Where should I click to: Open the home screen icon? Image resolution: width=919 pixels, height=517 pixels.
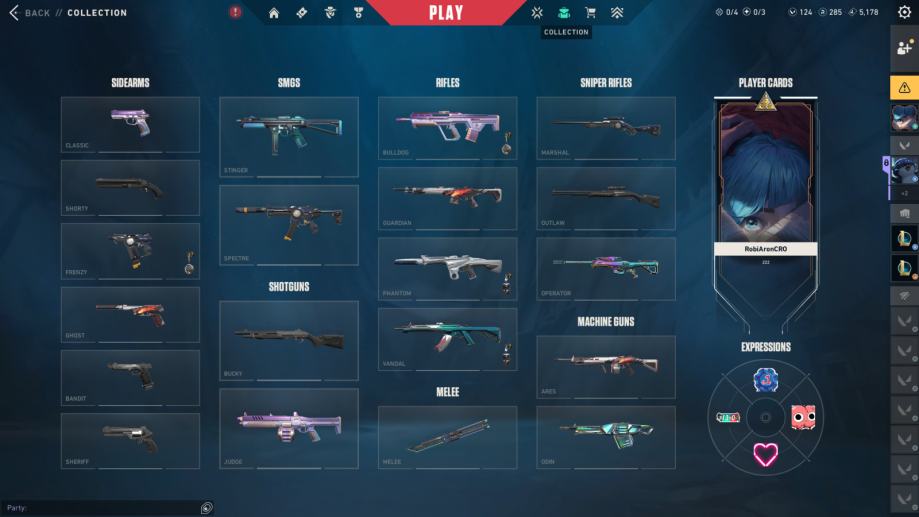(273, 13)
